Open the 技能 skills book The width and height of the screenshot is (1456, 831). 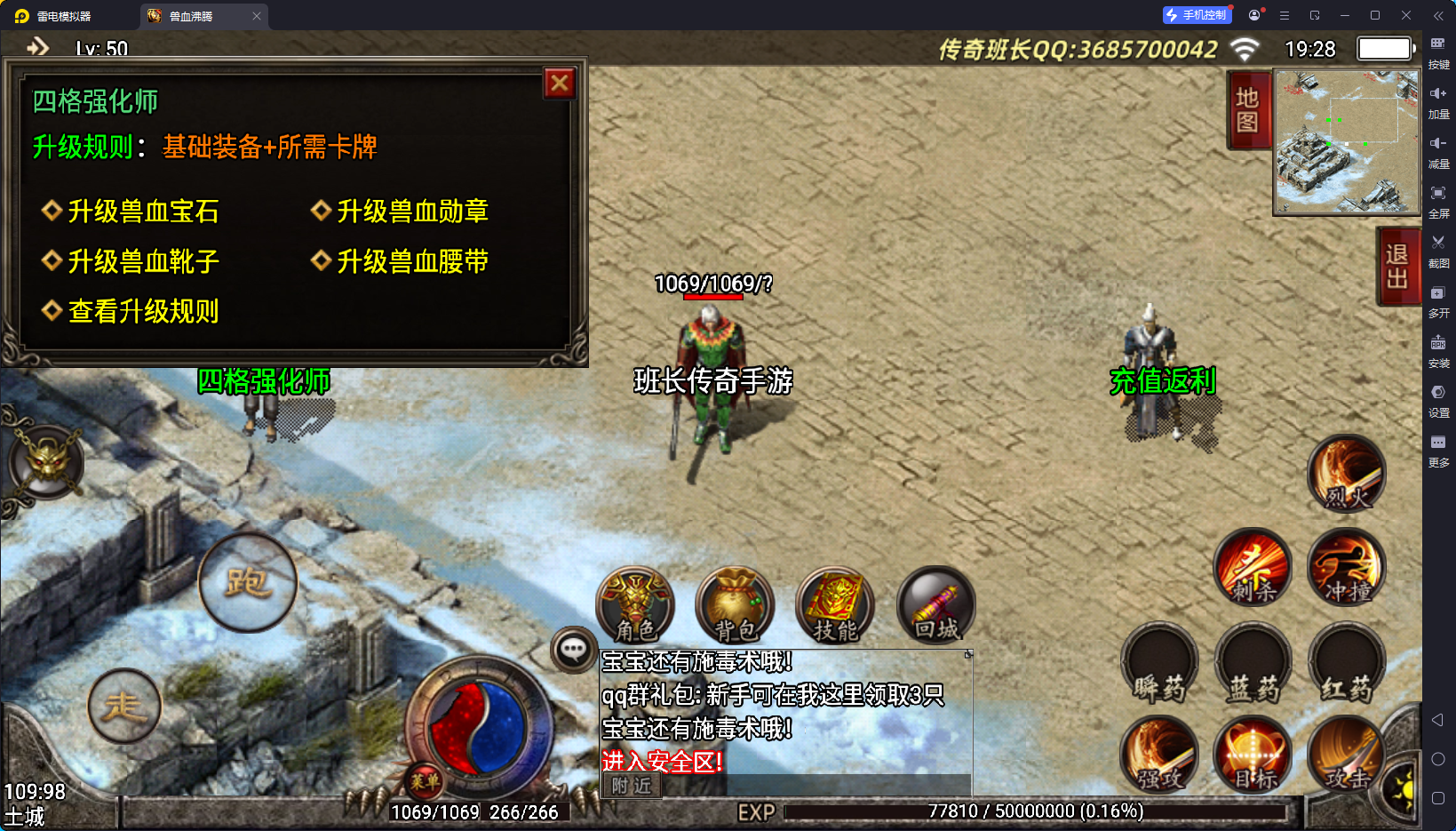[x=835, y=606]
